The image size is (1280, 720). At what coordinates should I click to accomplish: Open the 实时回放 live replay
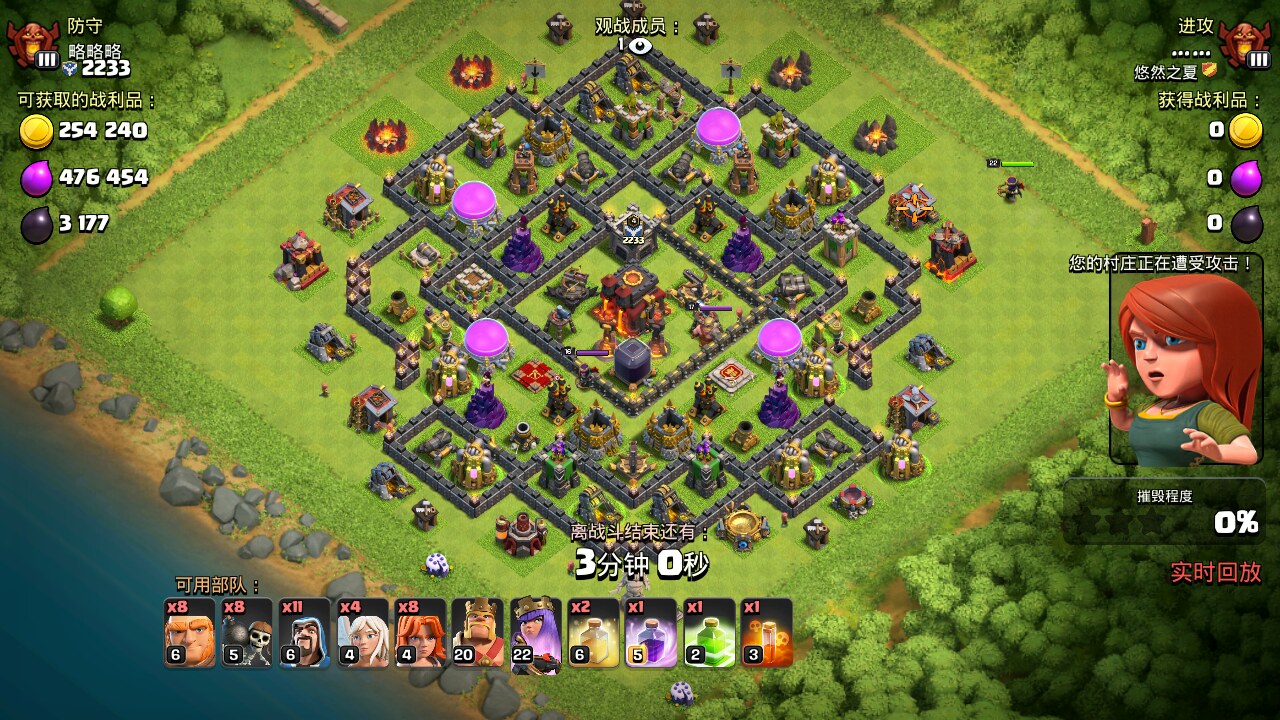1216,572
